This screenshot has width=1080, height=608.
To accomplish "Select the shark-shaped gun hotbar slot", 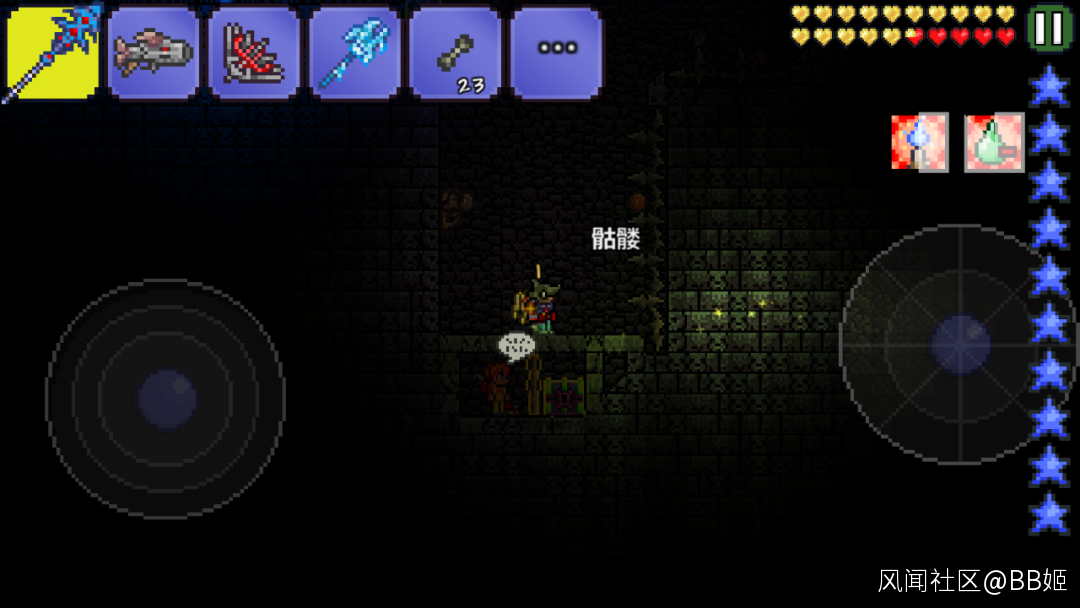I will [153, 52].
